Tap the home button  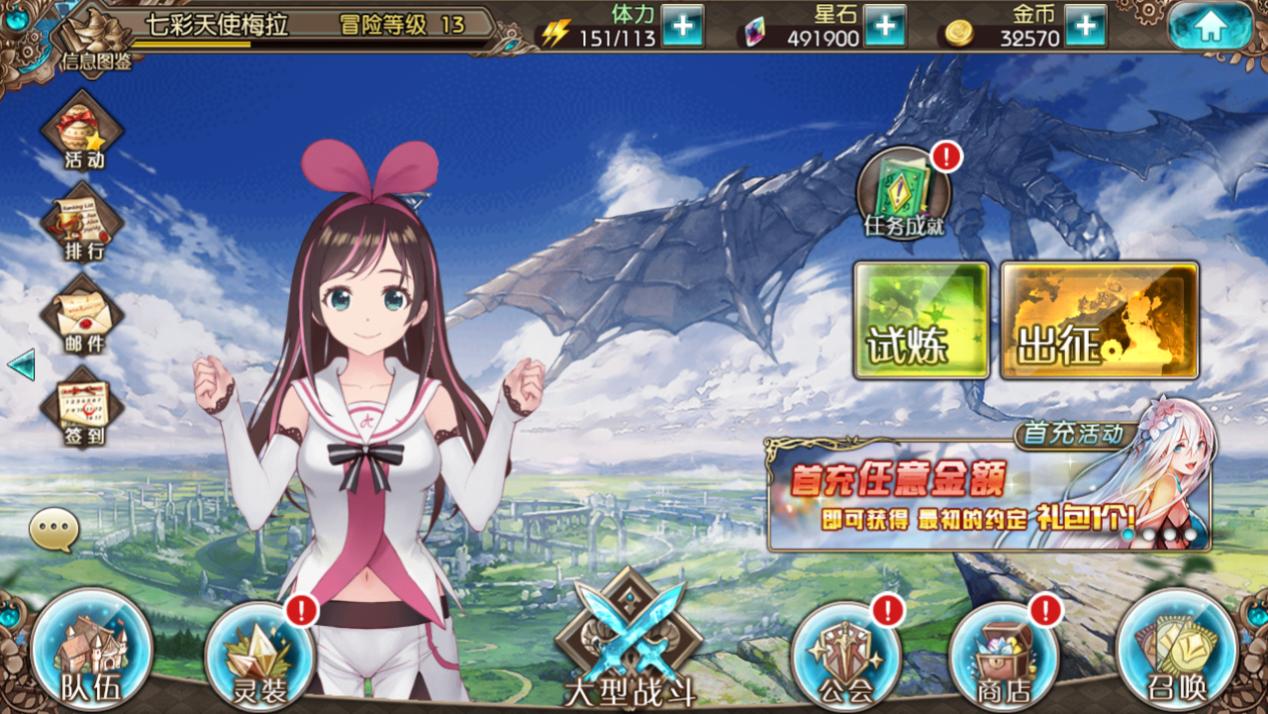click(1210, 27)
